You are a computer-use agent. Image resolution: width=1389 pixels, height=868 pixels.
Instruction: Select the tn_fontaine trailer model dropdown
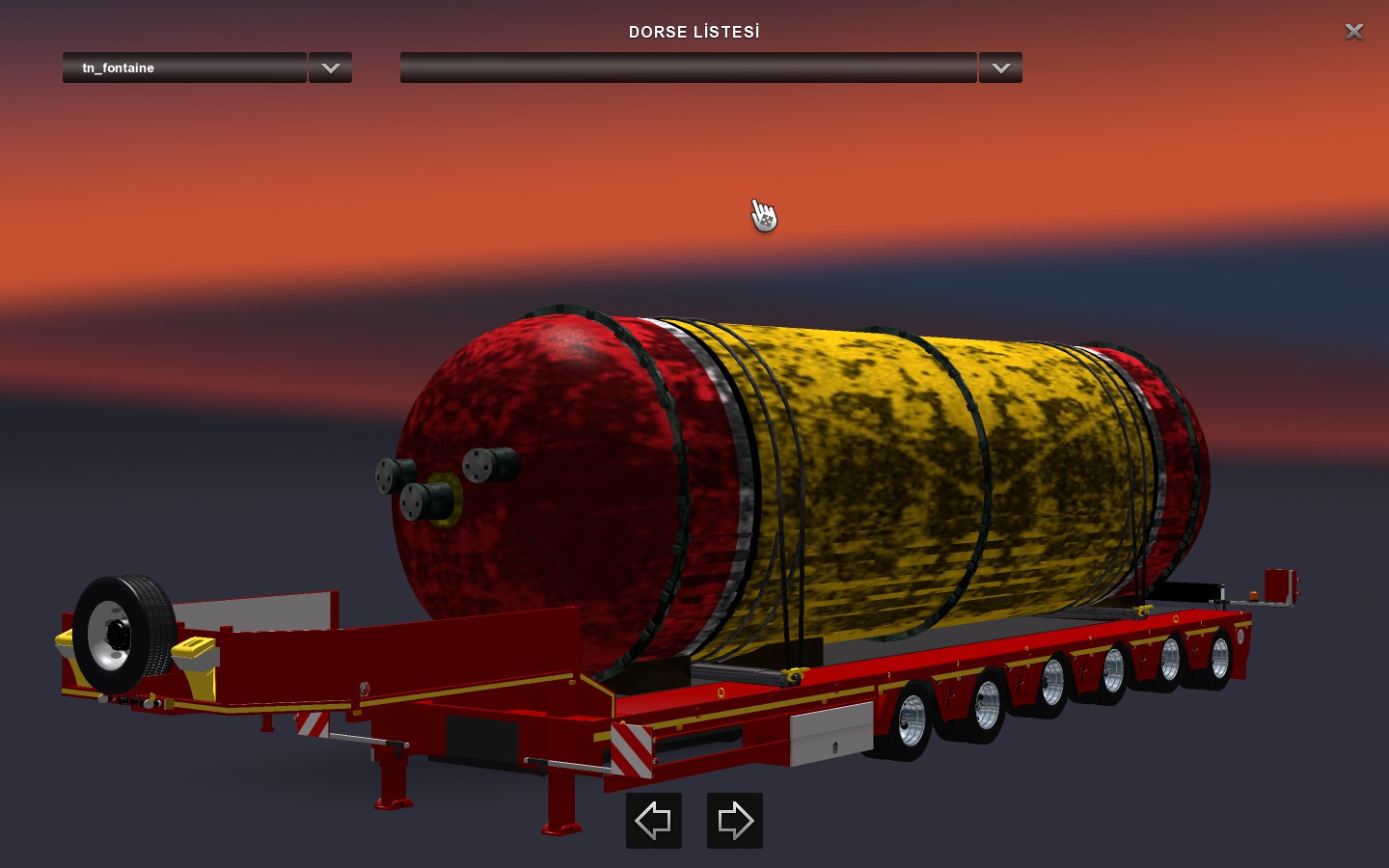tap(183, 68)
